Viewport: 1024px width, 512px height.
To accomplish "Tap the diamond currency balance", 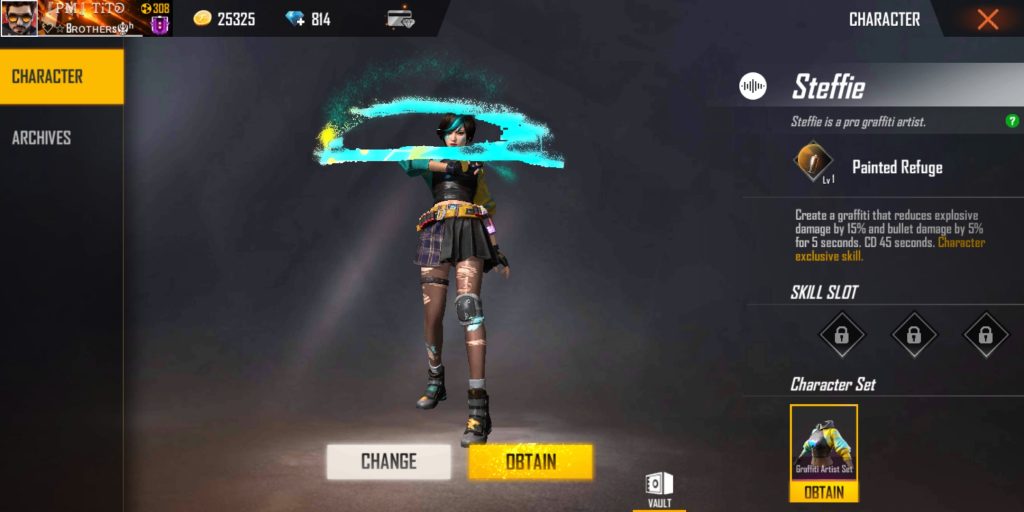I will point(307,19).
